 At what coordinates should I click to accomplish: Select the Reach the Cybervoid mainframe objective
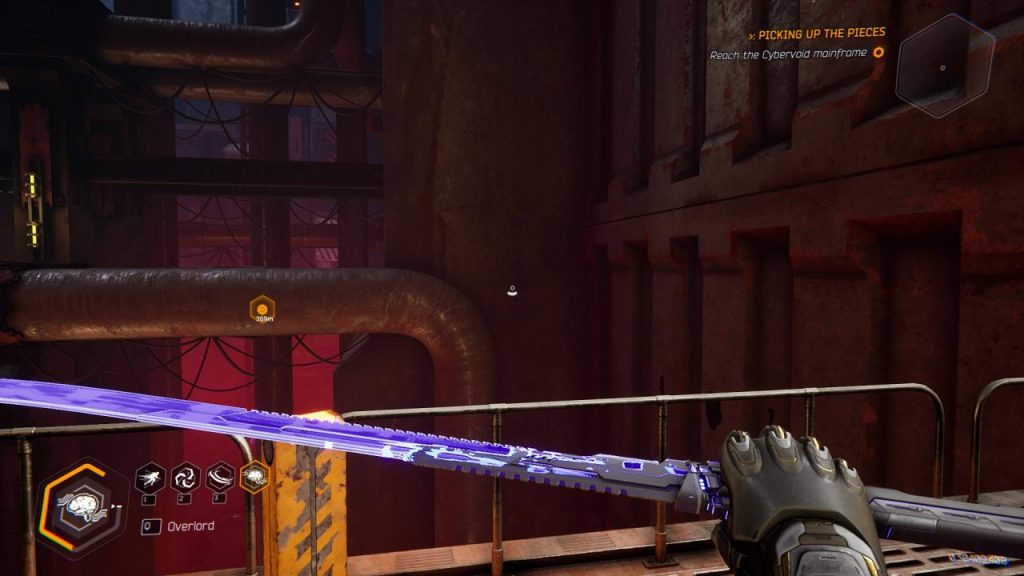click(x=788, y=55)
